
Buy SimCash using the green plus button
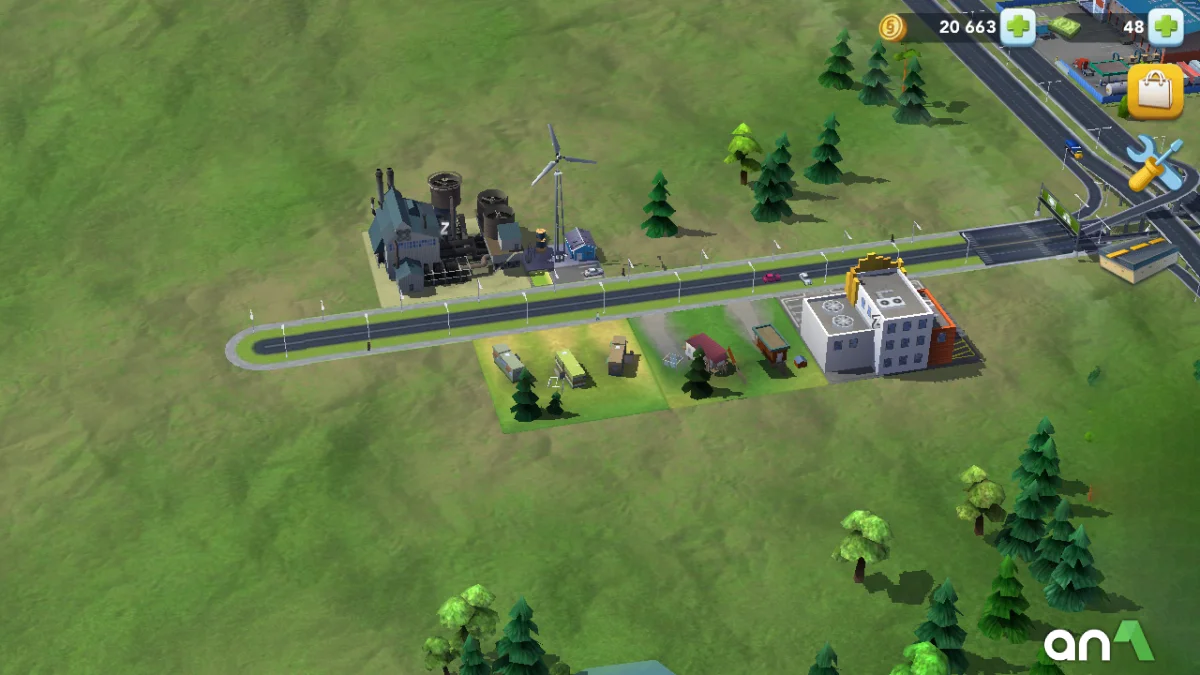[1165, 26]
